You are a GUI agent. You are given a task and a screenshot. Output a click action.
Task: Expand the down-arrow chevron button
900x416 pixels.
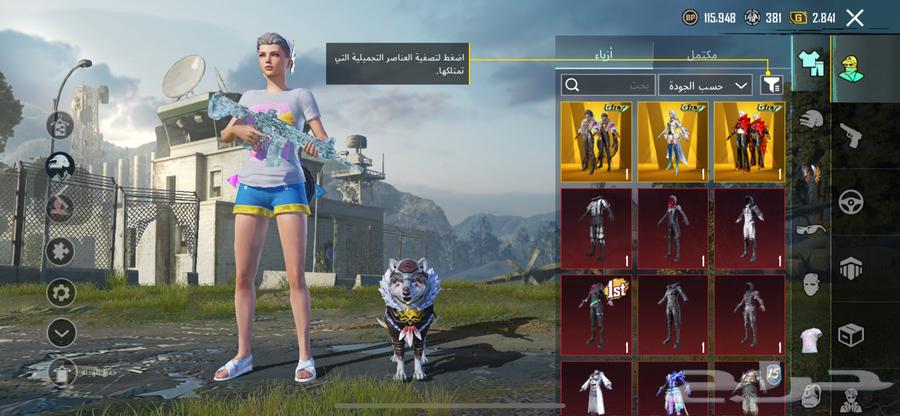click(61, 332)
